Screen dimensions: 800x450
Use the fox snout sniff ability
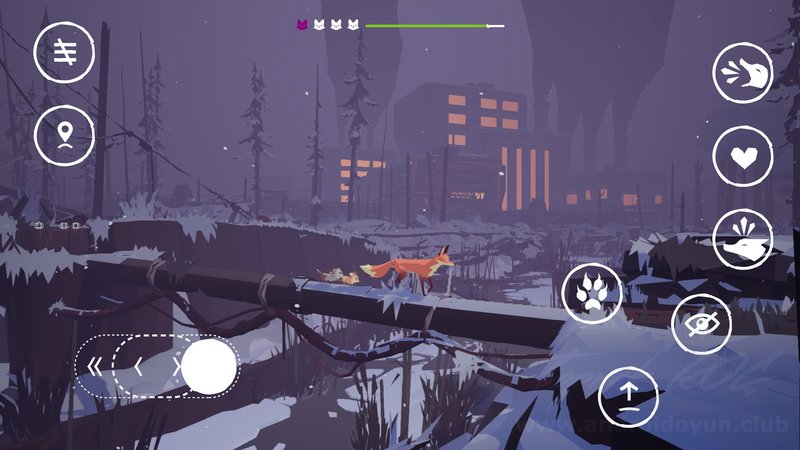tap(743, 240)
